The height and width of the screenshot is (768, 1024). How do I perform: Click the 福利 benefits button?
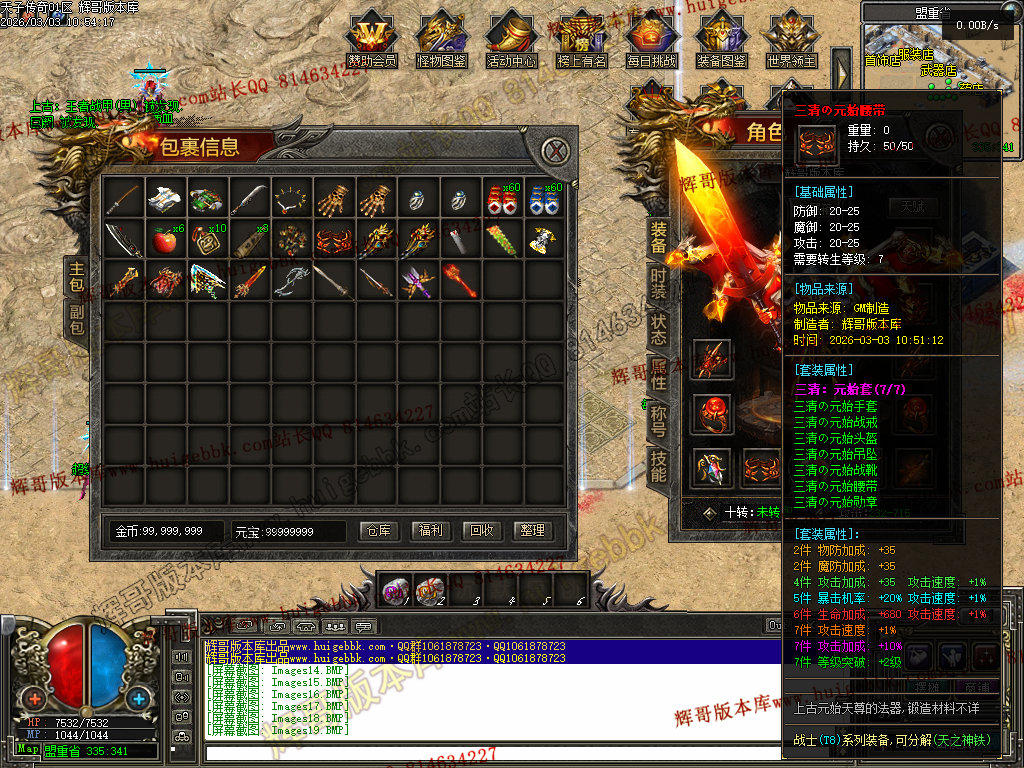430,530
